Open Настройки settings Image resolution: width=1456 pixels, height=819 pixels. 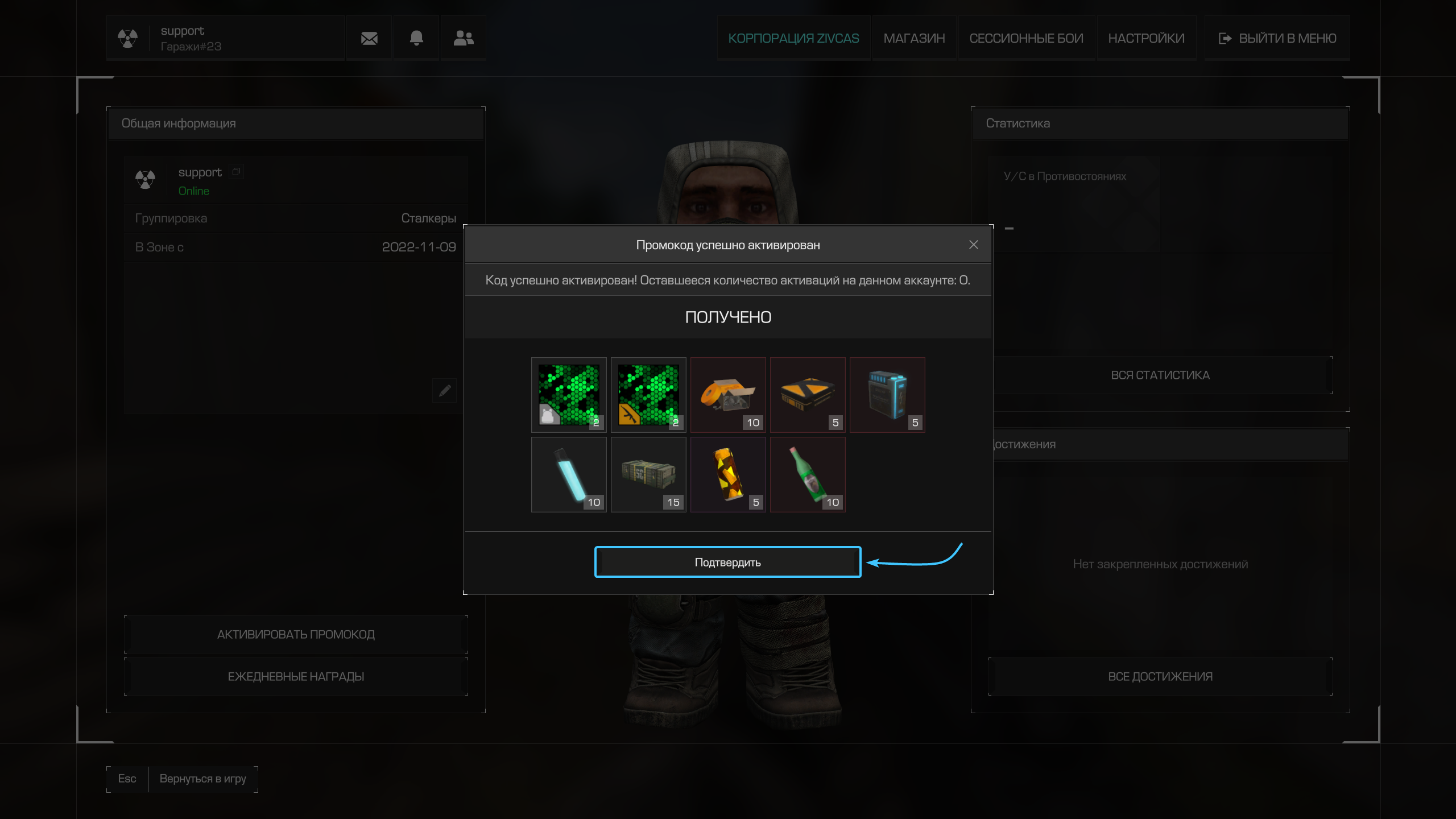tap(1146, 38)
